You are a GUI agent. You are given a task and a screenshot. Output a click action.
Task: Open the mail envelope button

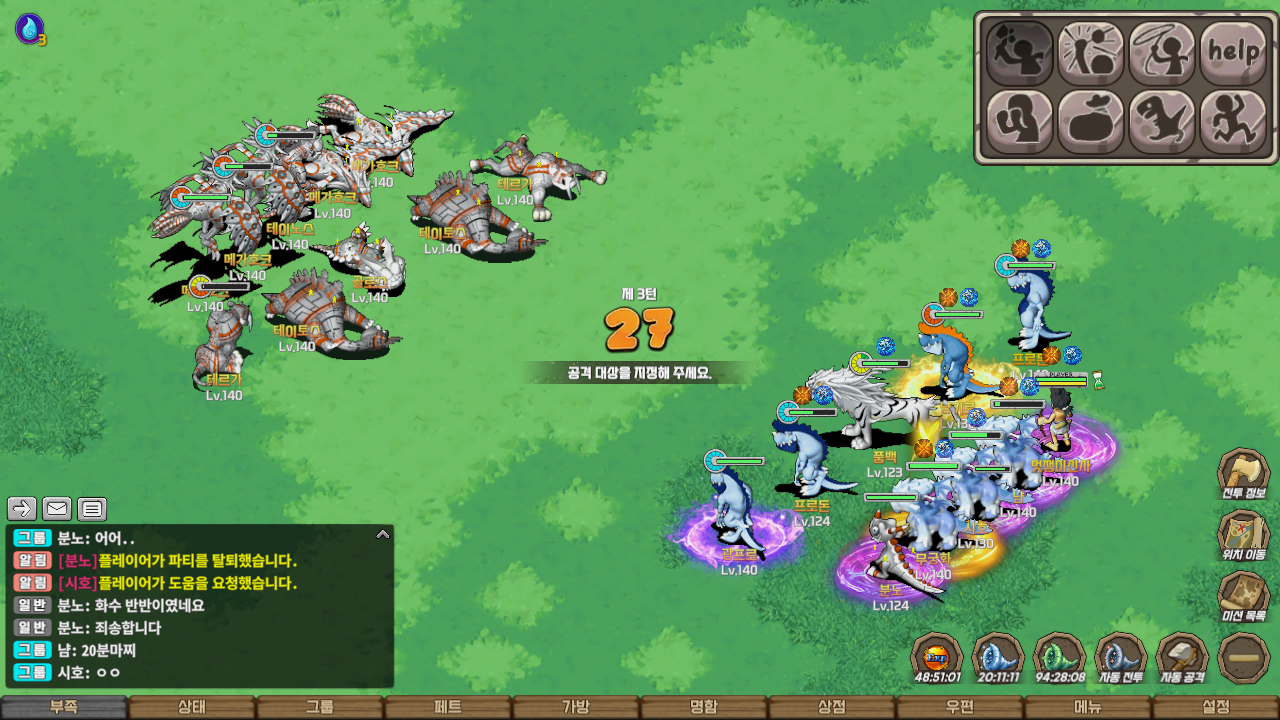pos(57,509)
